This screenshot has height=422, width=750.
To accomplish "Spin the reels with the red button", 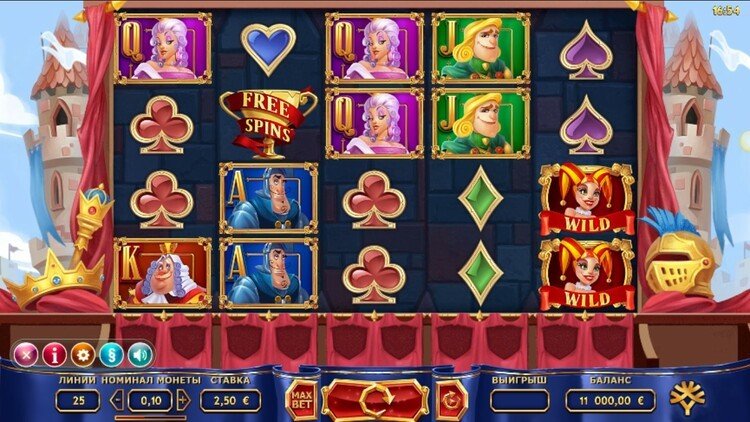I will 375,400.
